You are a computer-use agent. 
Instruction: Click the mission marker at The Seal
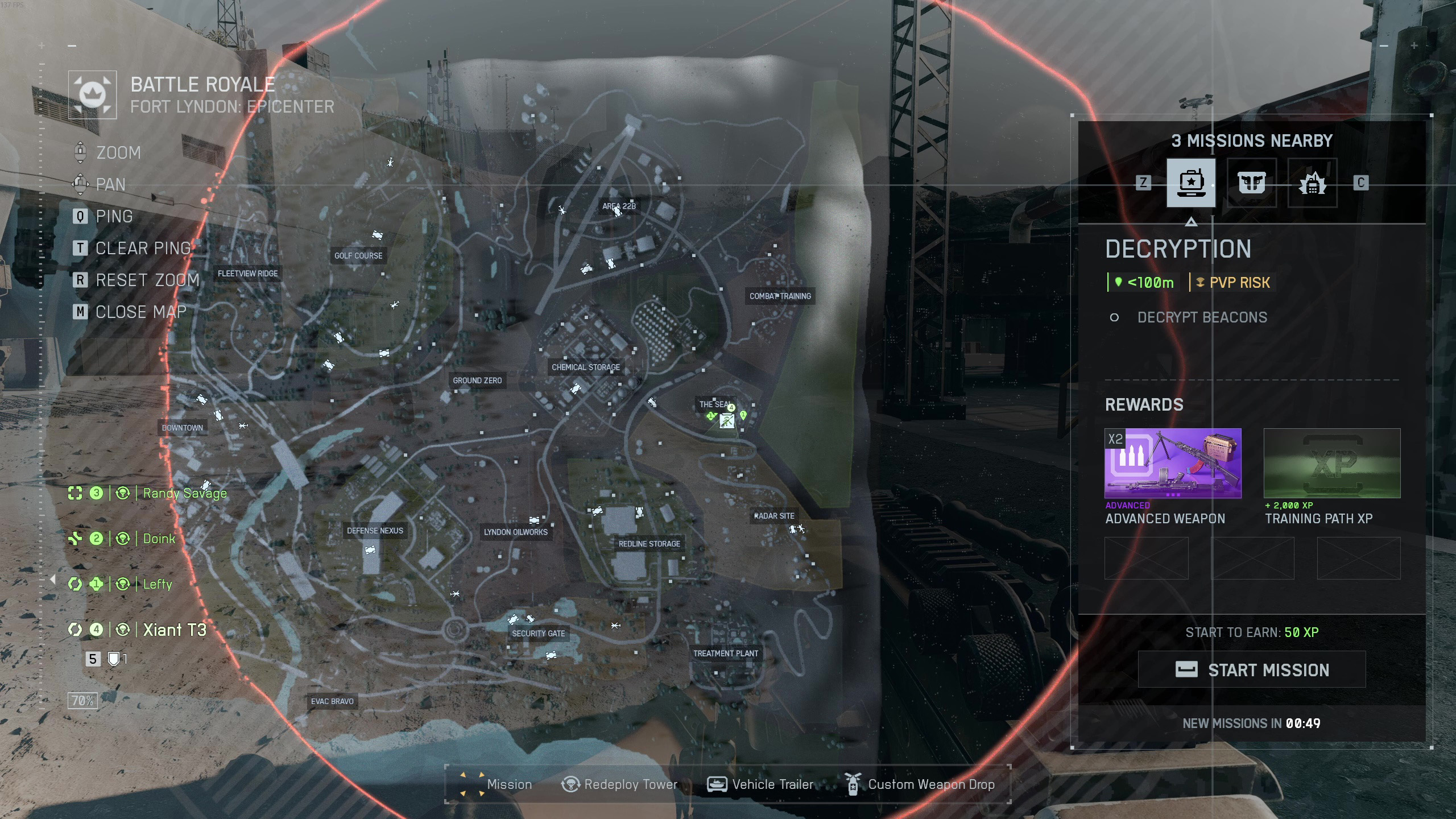pyautogui.click(x=726, y=421)
